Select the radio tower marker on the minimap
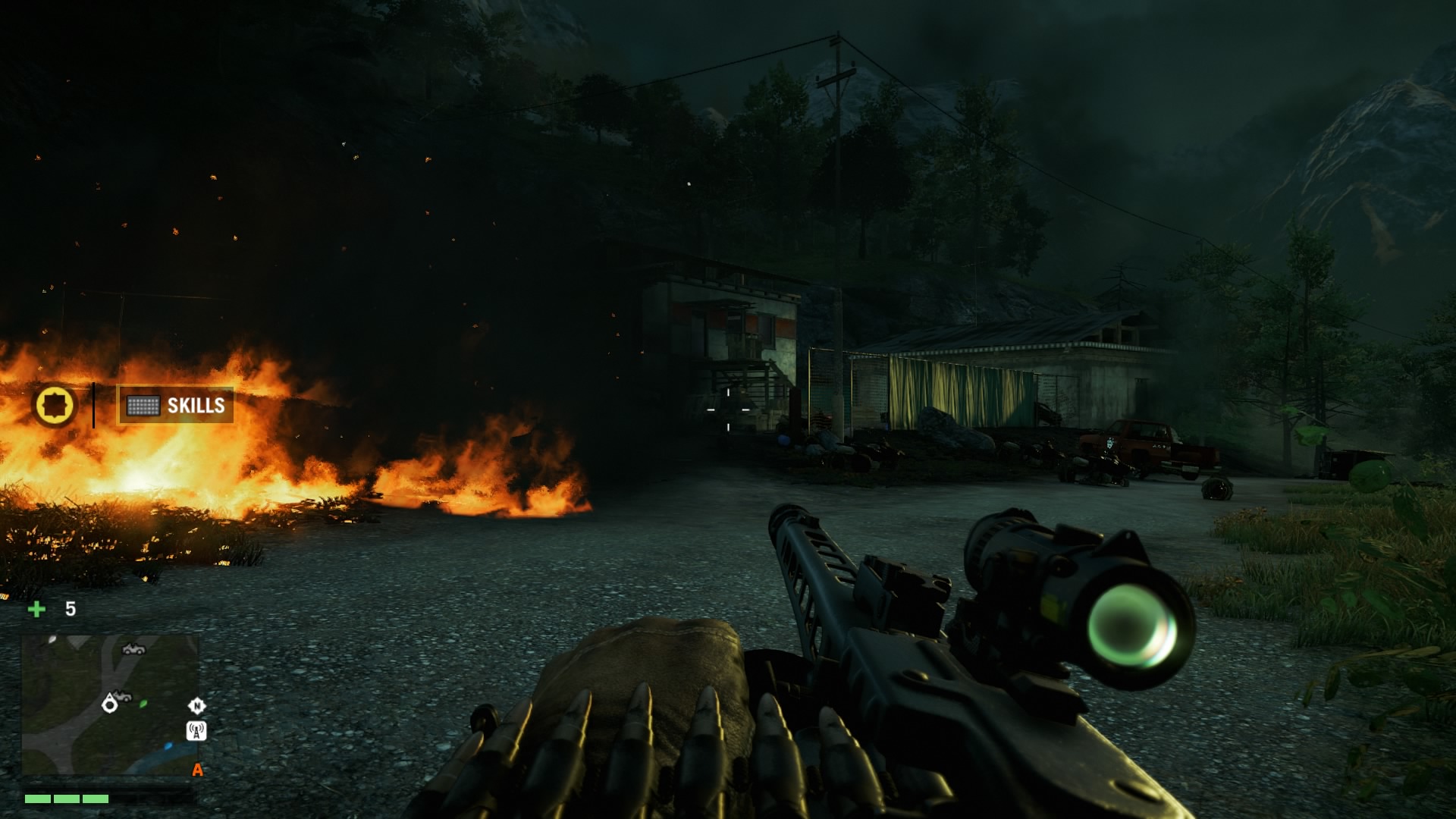Image resolution: width=1456 pixels, height=819 pixels. click(x=196, y=731)
